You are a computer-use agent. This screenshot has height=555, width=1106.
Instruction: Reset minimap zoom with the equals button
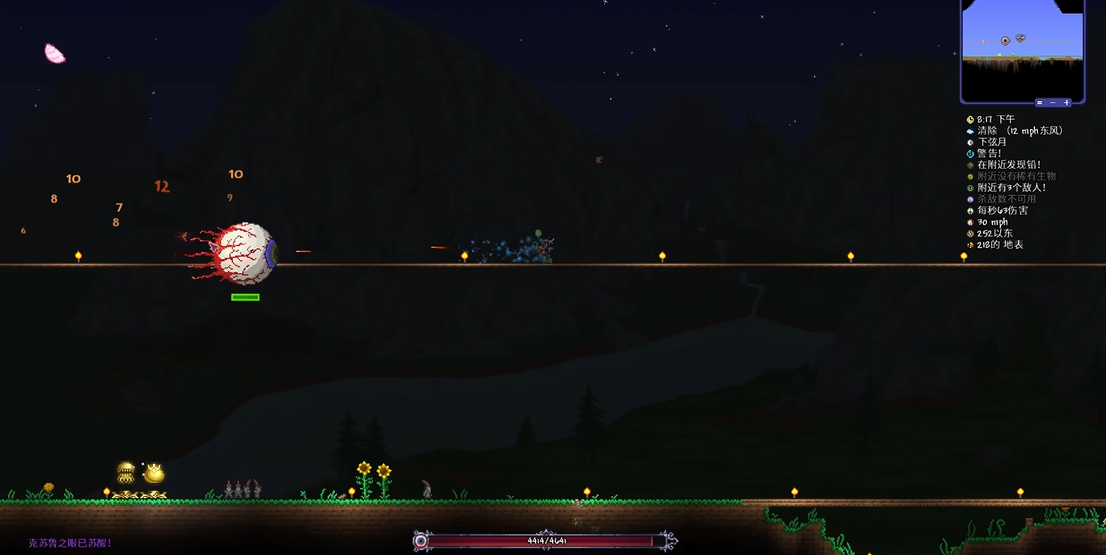1040,102
